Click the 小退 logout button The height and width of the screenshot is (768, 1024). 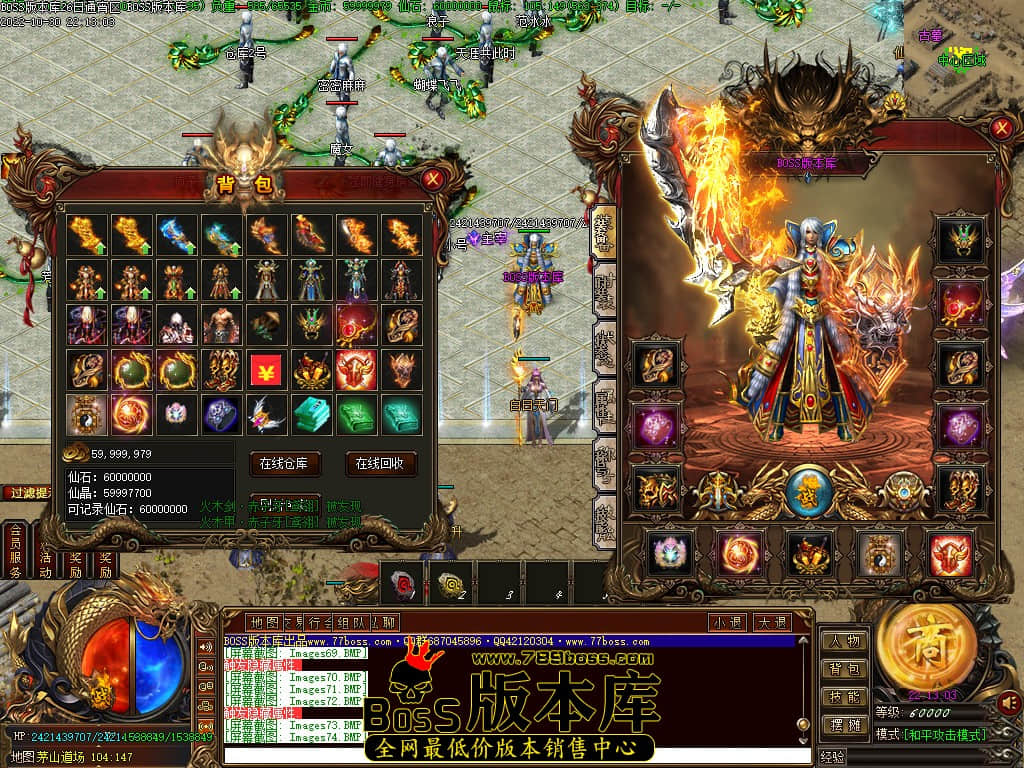(728, 622)
